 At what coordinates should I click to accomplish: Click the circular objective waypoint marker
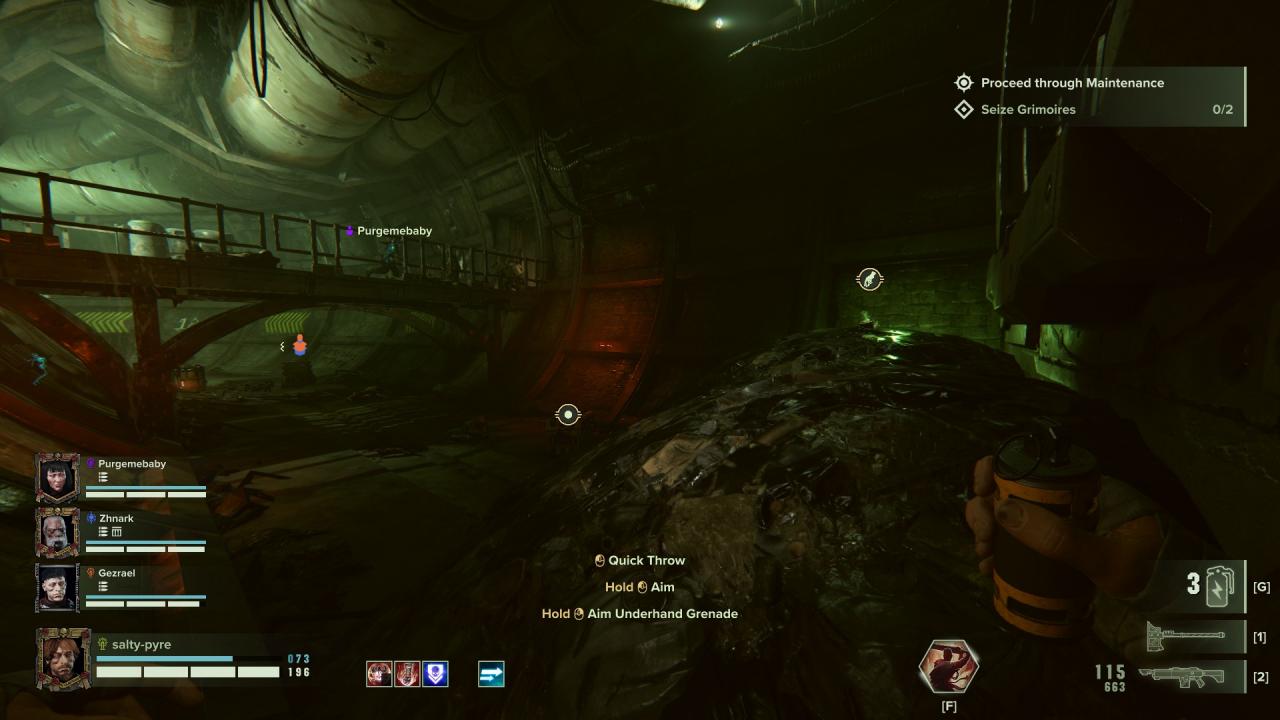(568, 414)
